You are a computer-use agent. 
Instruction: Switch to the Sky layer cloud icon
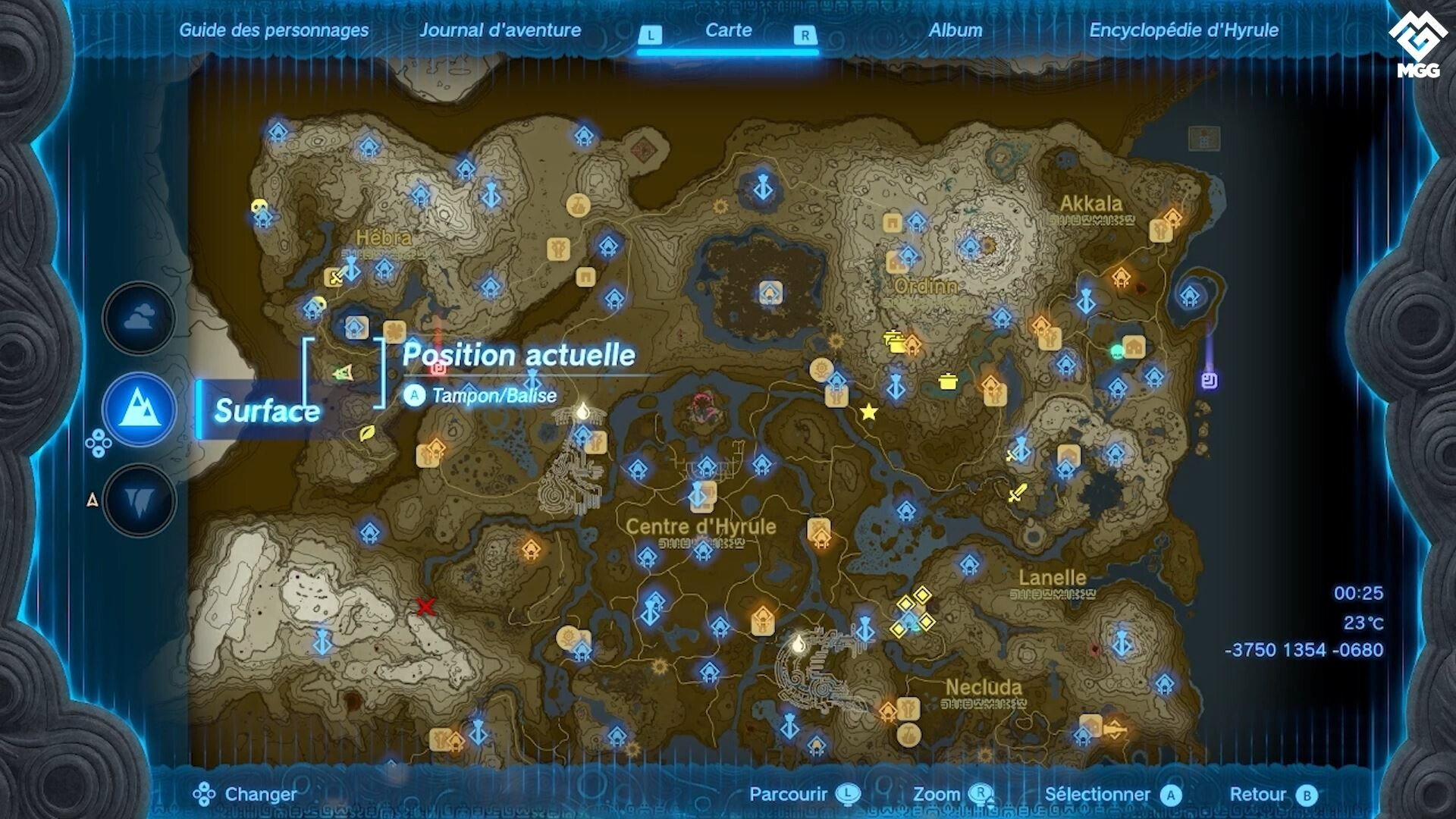pyautogui.click(x=139, y=318)
